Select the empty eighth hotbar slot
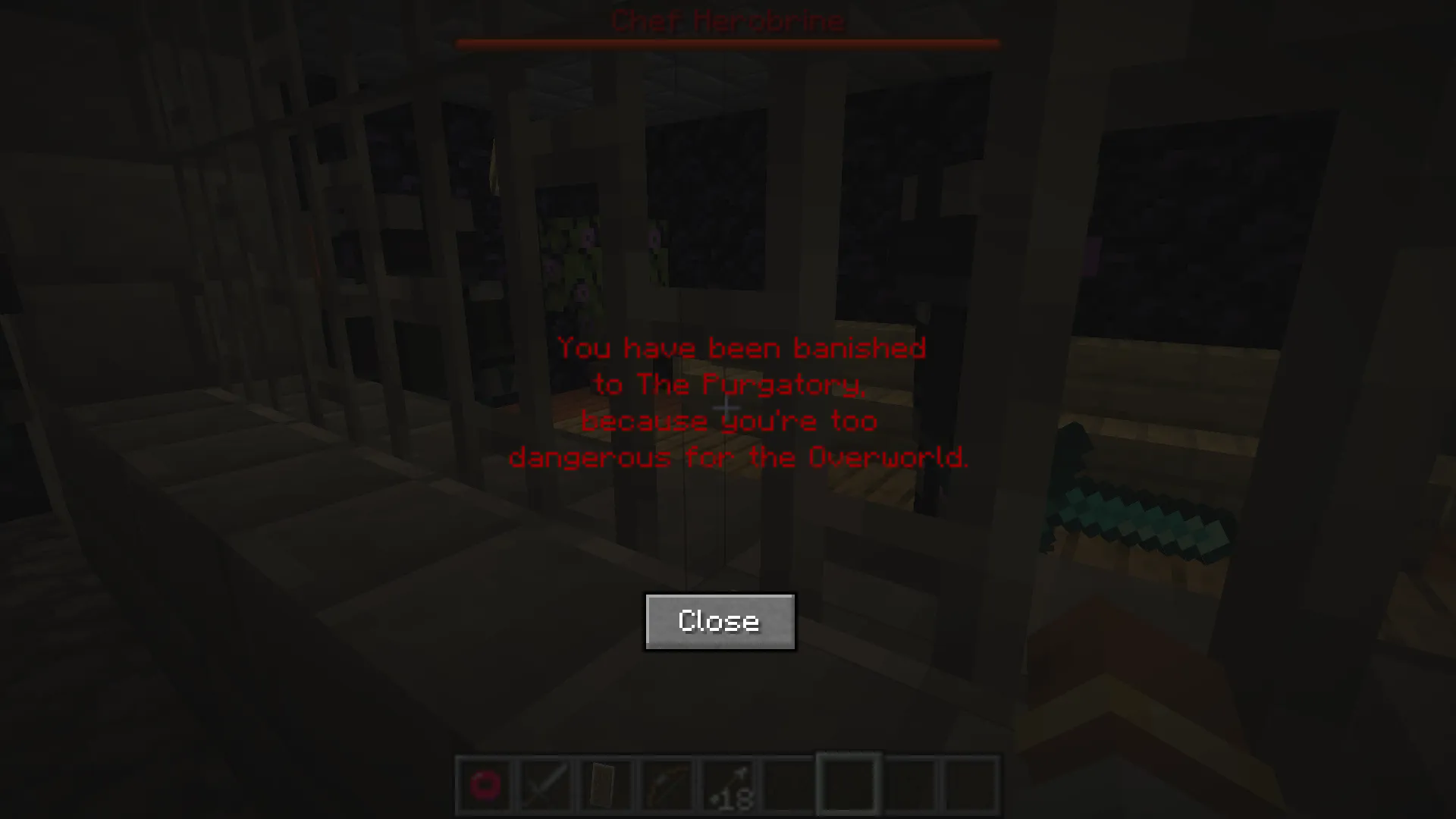 (910, 785)
